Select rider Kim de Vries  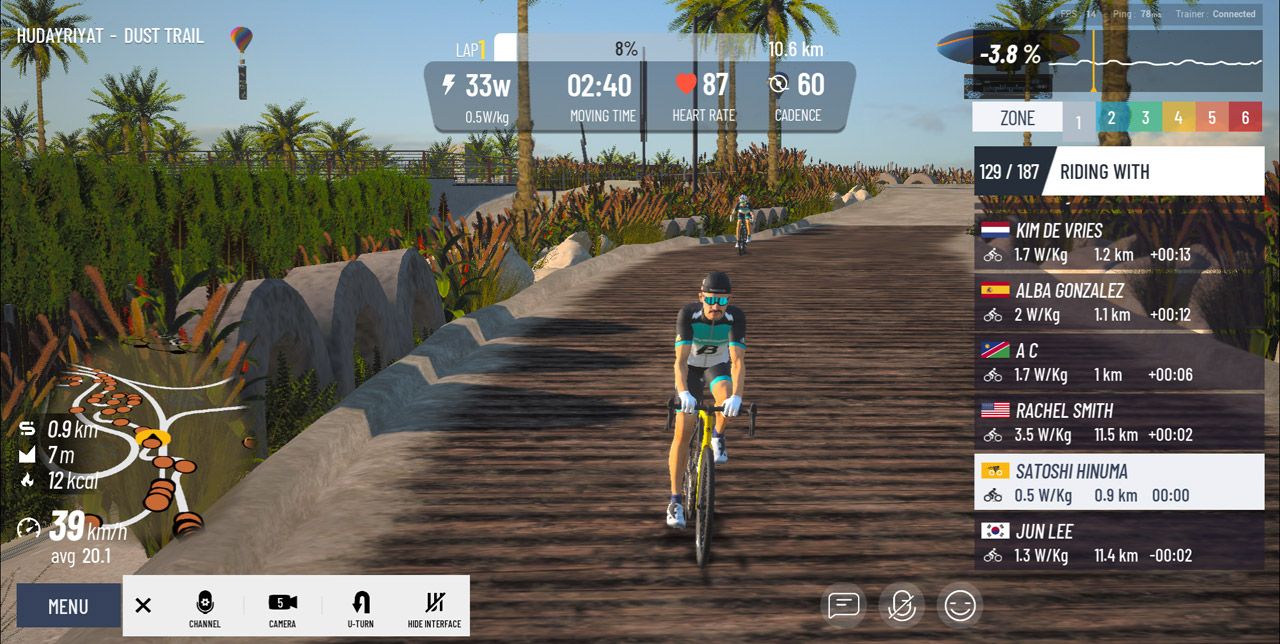[x=1118, y=243]
